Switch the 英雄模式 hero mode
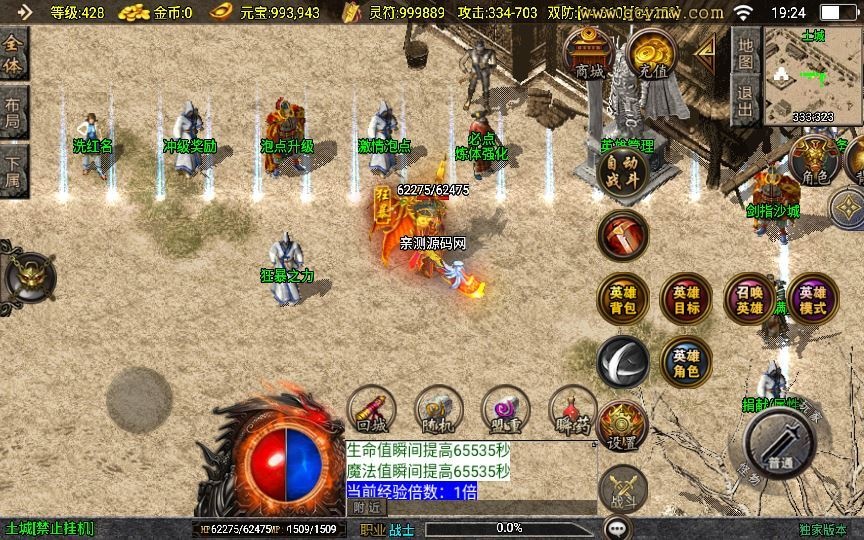The width and height of the screenshot is (864, 540). pyautogui.click(x=812, y=299)
